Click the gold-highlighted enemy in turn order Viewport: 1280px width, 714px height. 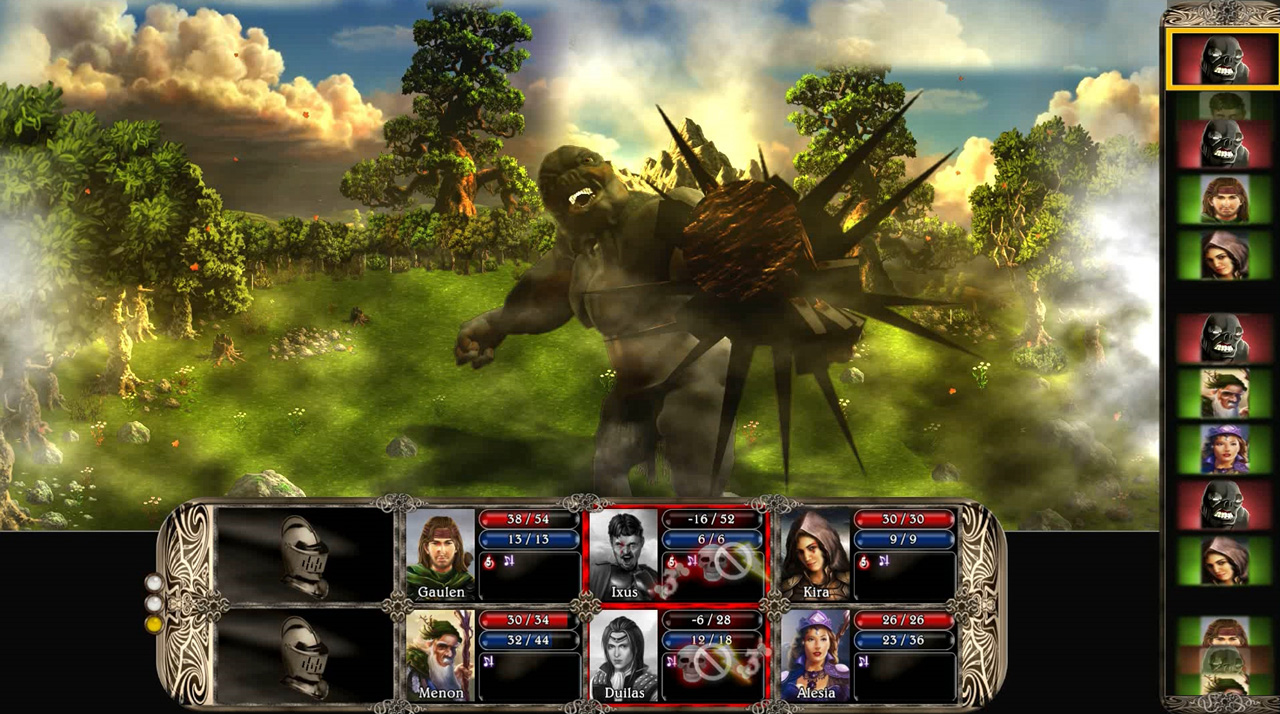(1223, 60)
